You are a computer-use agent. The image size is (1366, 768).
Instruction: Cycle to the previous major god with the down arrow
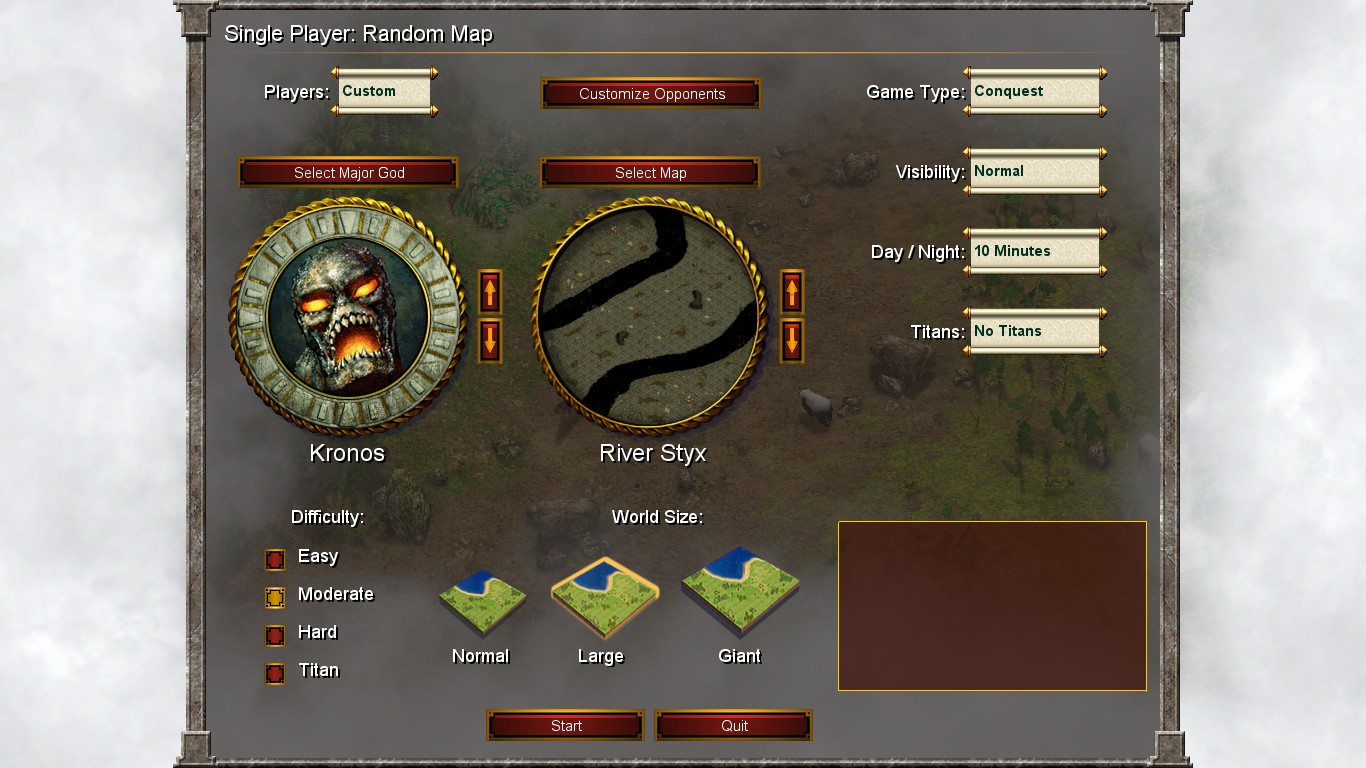pos(489,341)
